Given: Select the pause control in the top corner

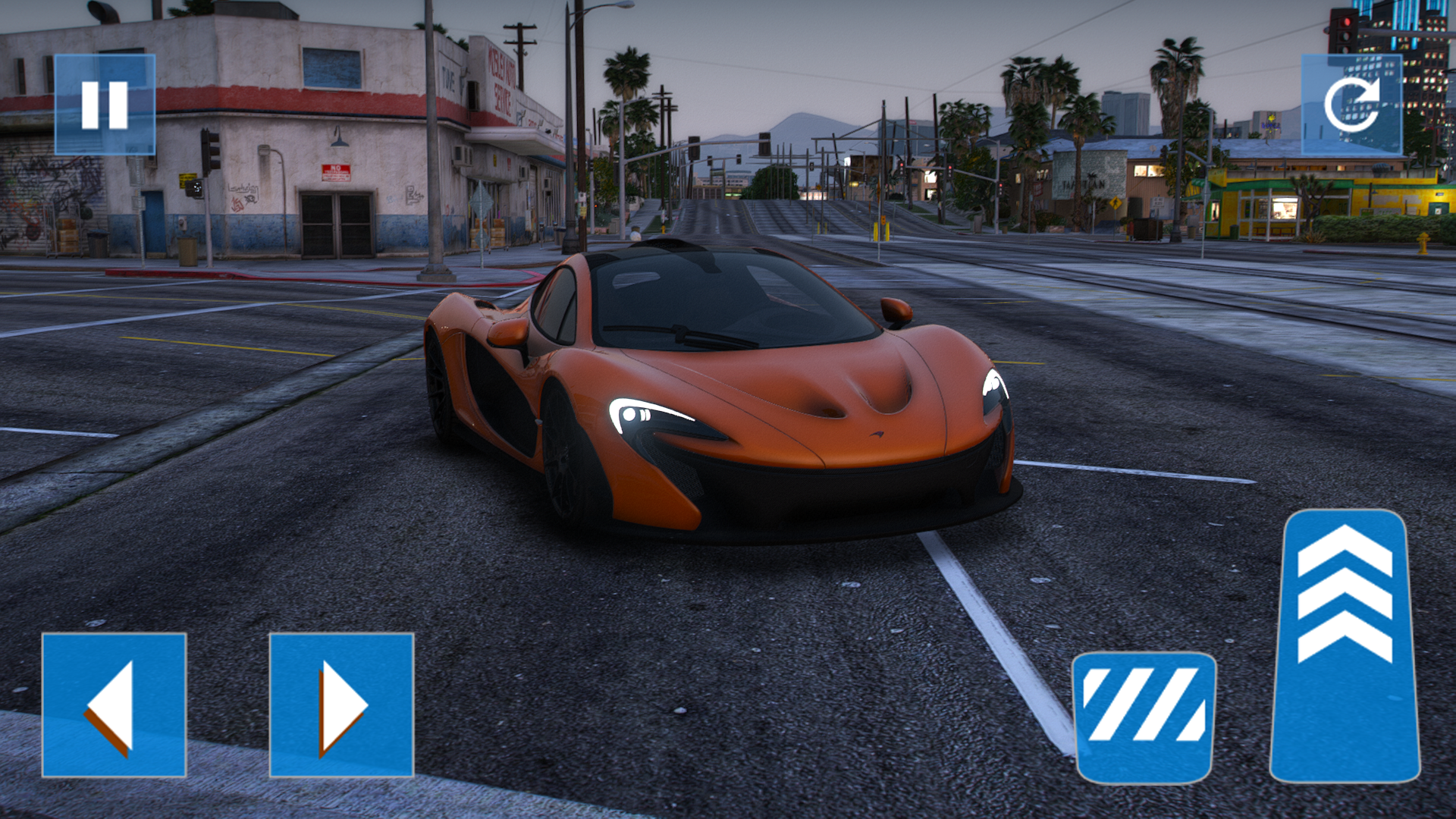Looking at the screenshot, I should (106, 105).
